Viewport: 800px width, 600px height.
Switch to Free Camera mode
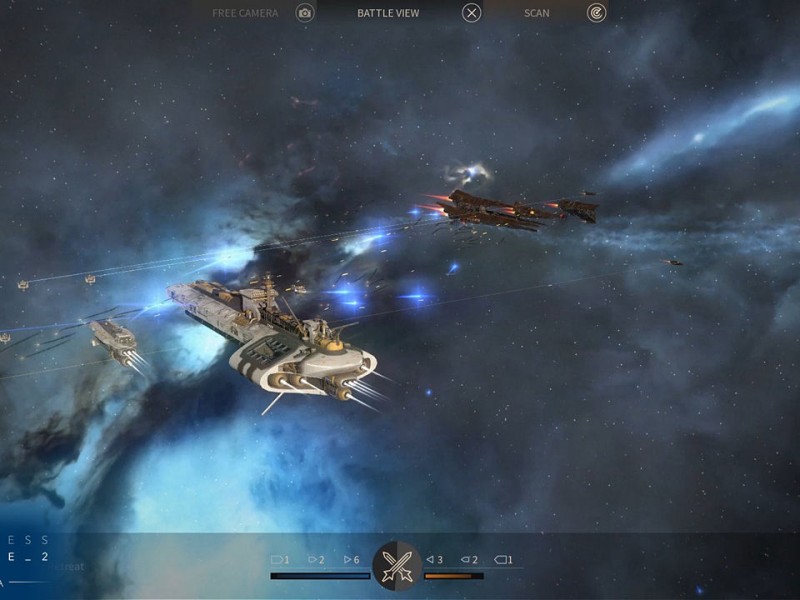(x=245, y=13)
